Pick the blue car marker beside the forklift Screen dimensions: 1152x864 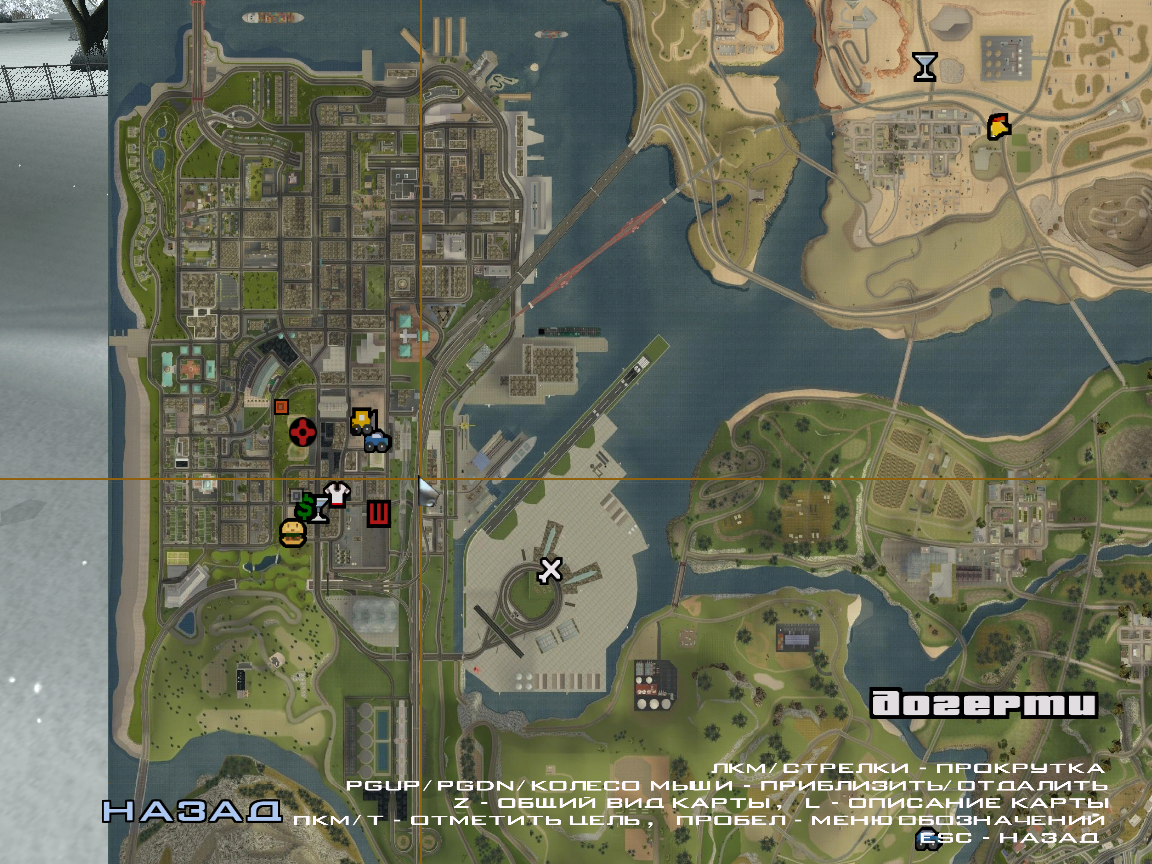tap(377, 440)
